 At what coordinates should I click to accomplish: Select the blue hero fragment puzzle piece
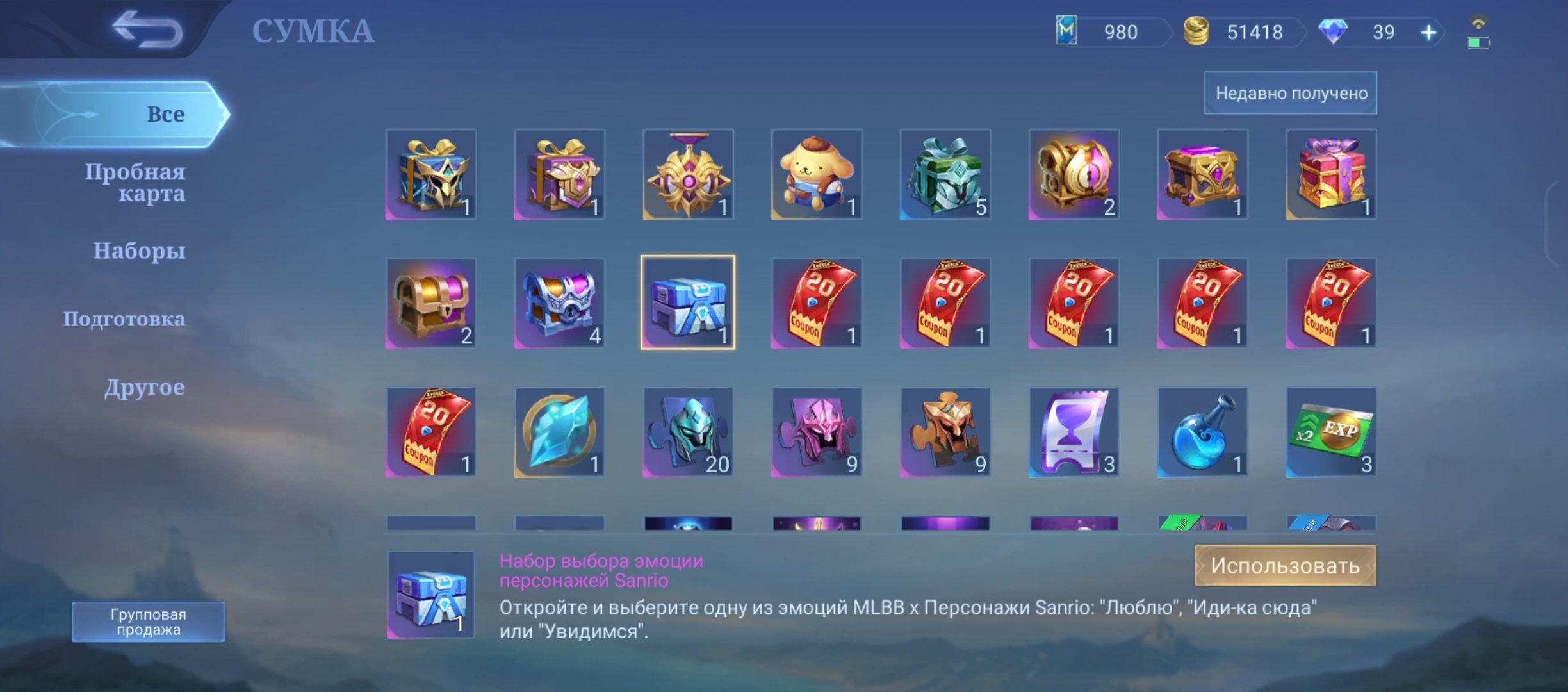coord(687,432)
